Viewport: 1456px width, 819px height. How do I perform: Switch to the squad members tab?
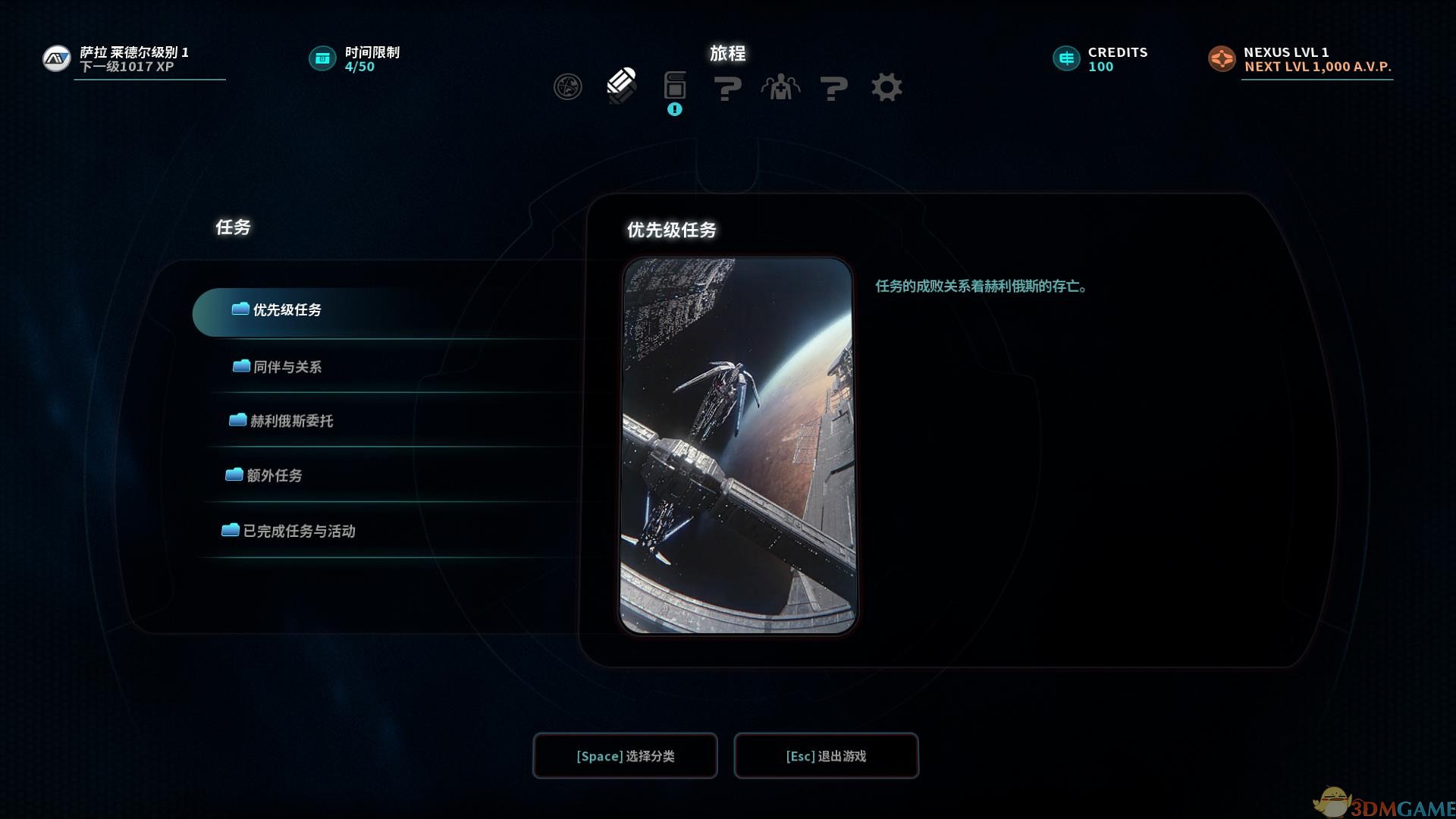pyautogui.click(x=780, y=87)
